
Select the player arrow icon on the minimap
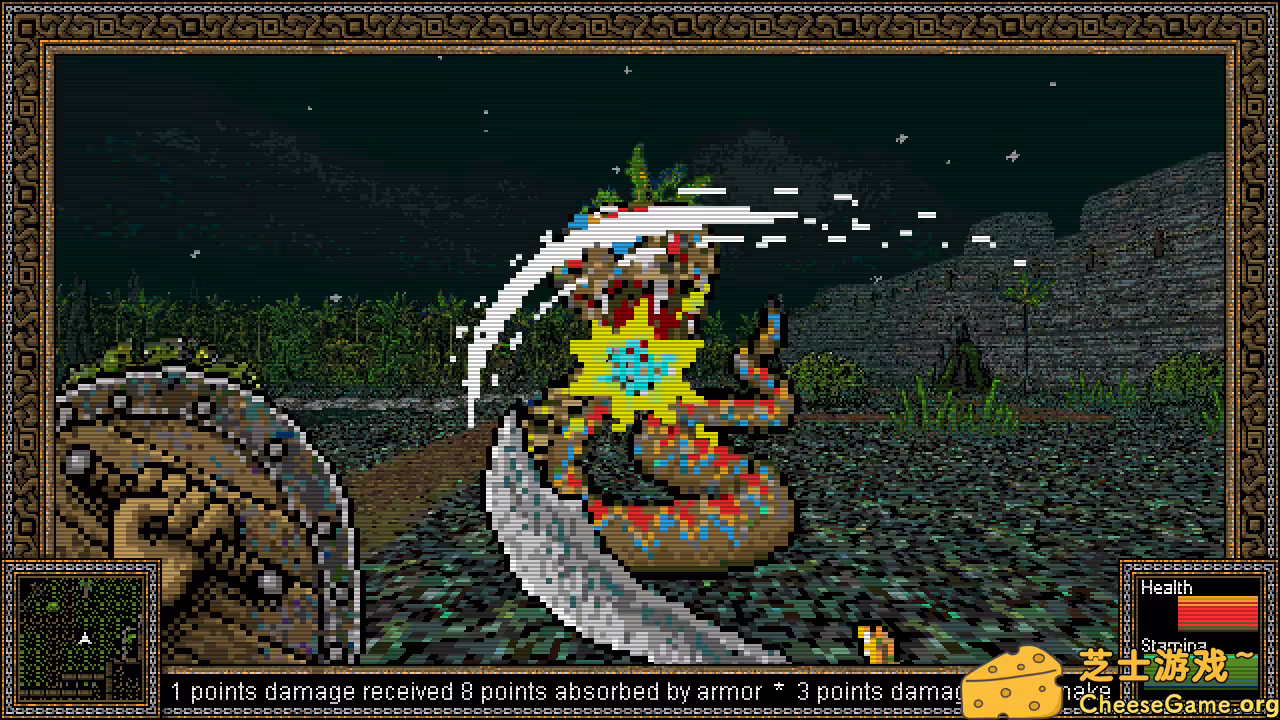pyautogui.click(x=85, y=638)
